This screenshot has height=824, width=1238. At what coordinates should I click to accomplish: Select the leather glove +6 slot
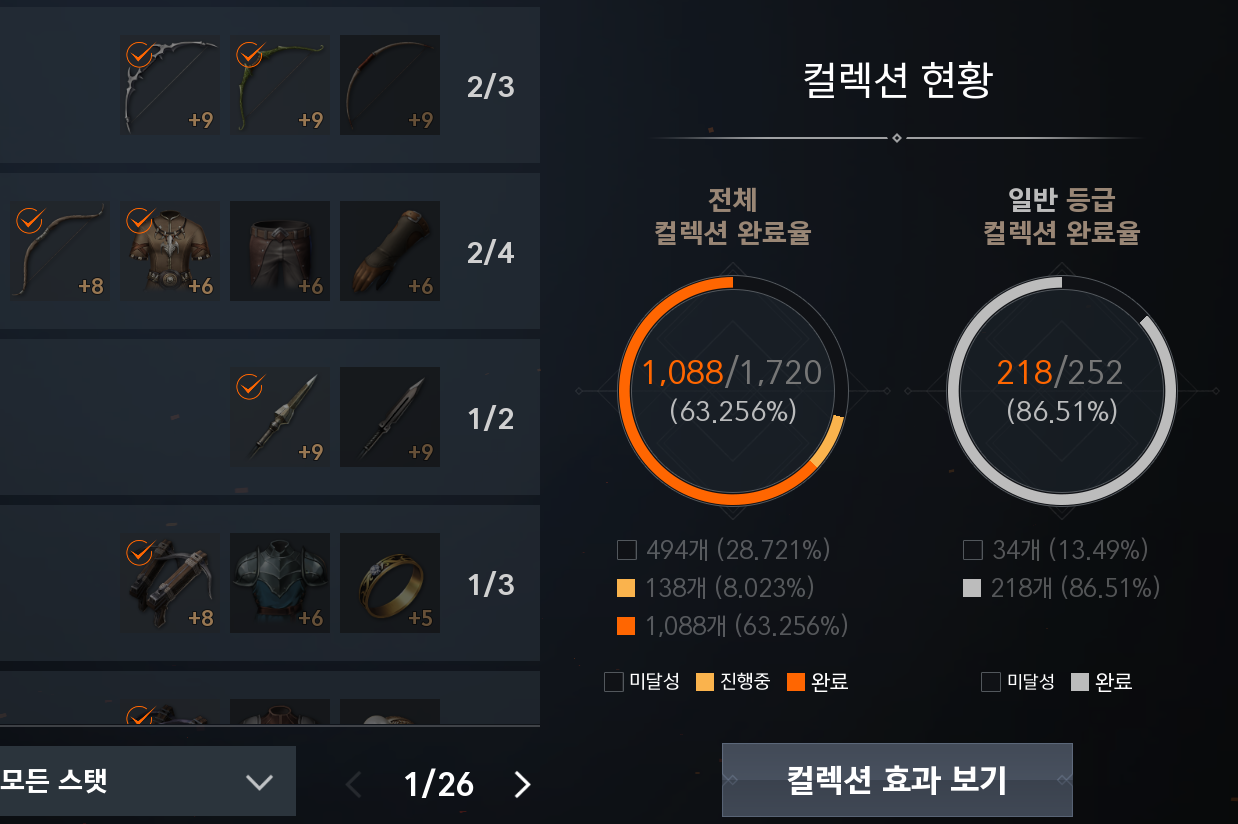click(x=390, y=252)
